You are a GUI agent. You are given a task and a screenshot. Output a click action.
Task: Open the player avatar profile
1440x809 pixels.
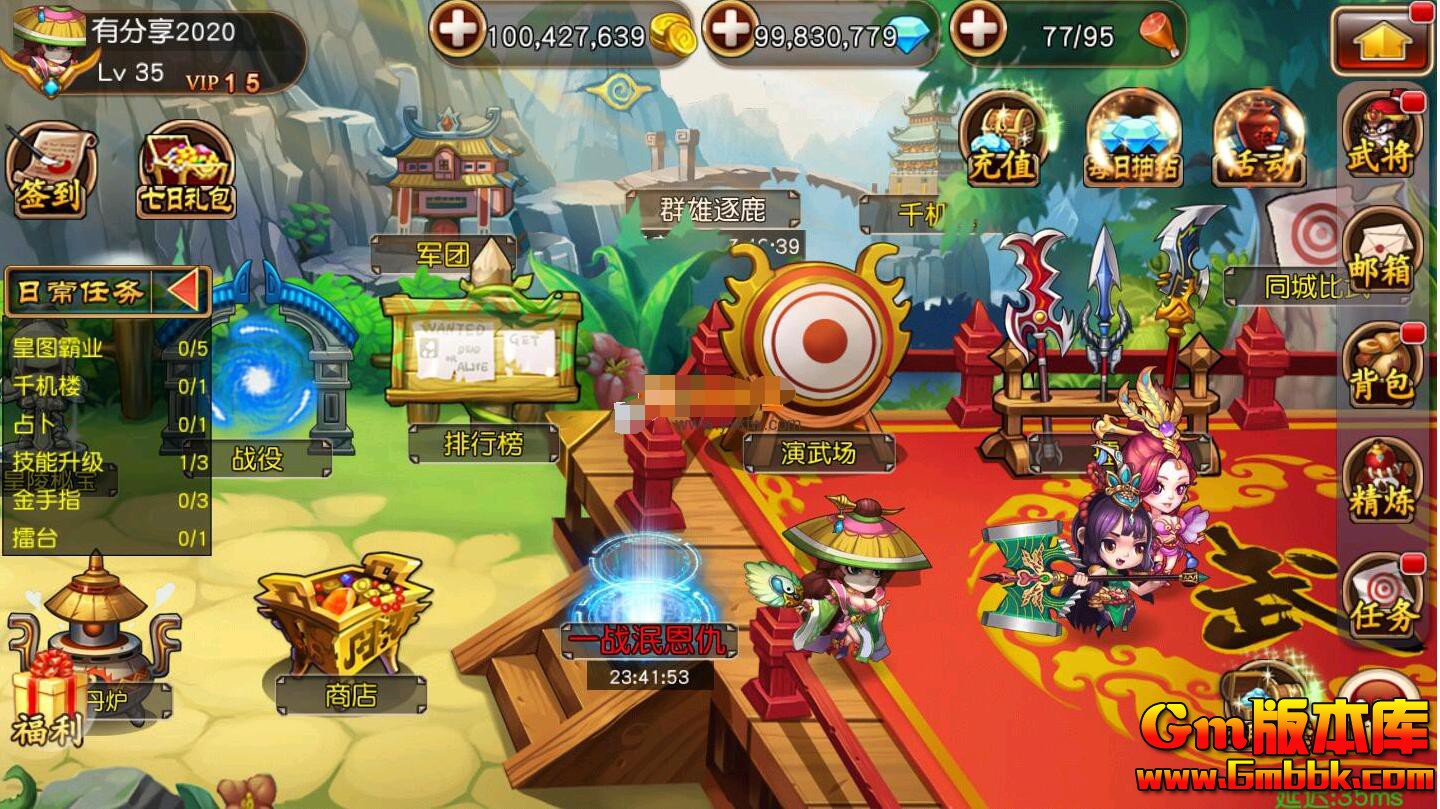[47, 50]
